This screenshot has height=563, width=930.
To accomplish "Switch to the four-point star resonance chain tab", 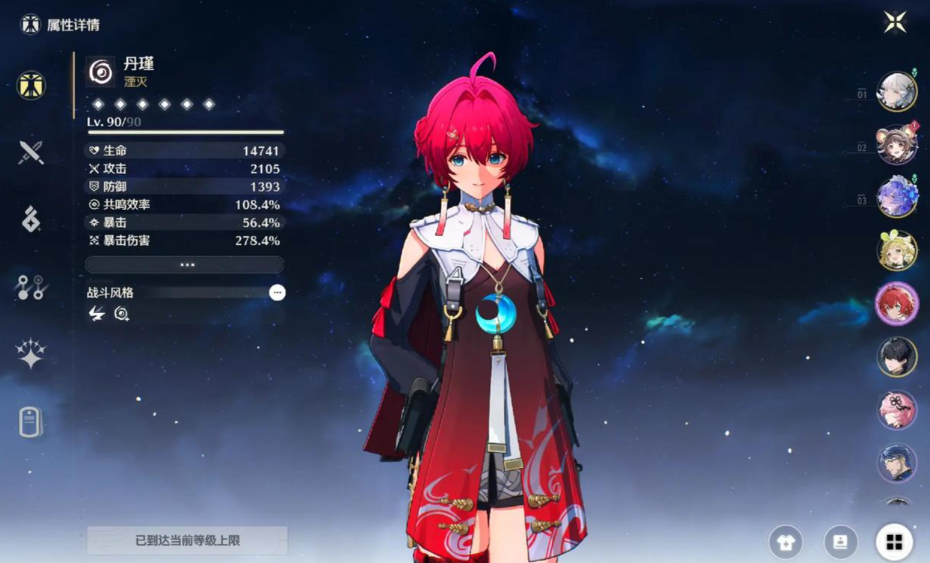I will click(x=31, y=354).
